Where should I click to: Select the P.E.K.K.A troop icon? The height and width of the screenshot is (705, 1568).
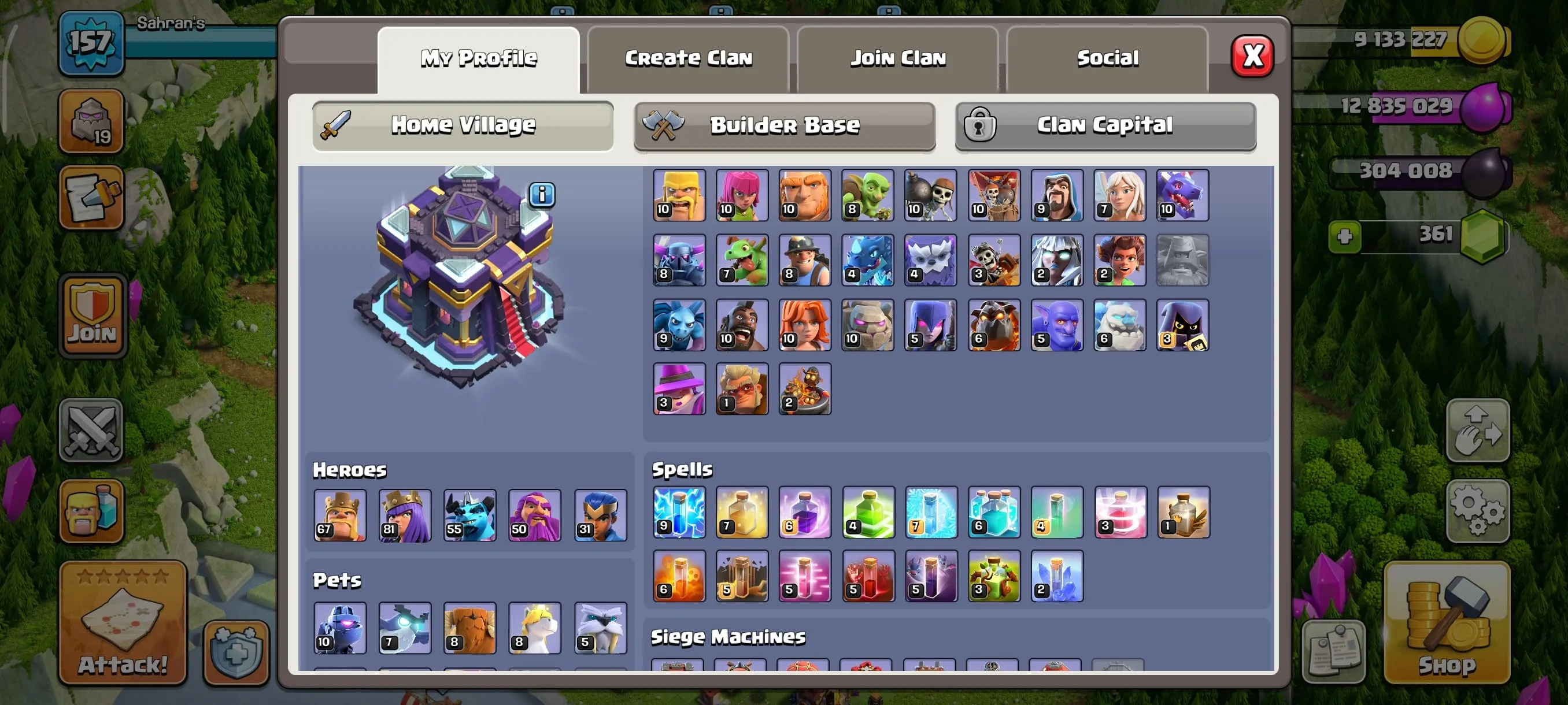tap(679, 259)
